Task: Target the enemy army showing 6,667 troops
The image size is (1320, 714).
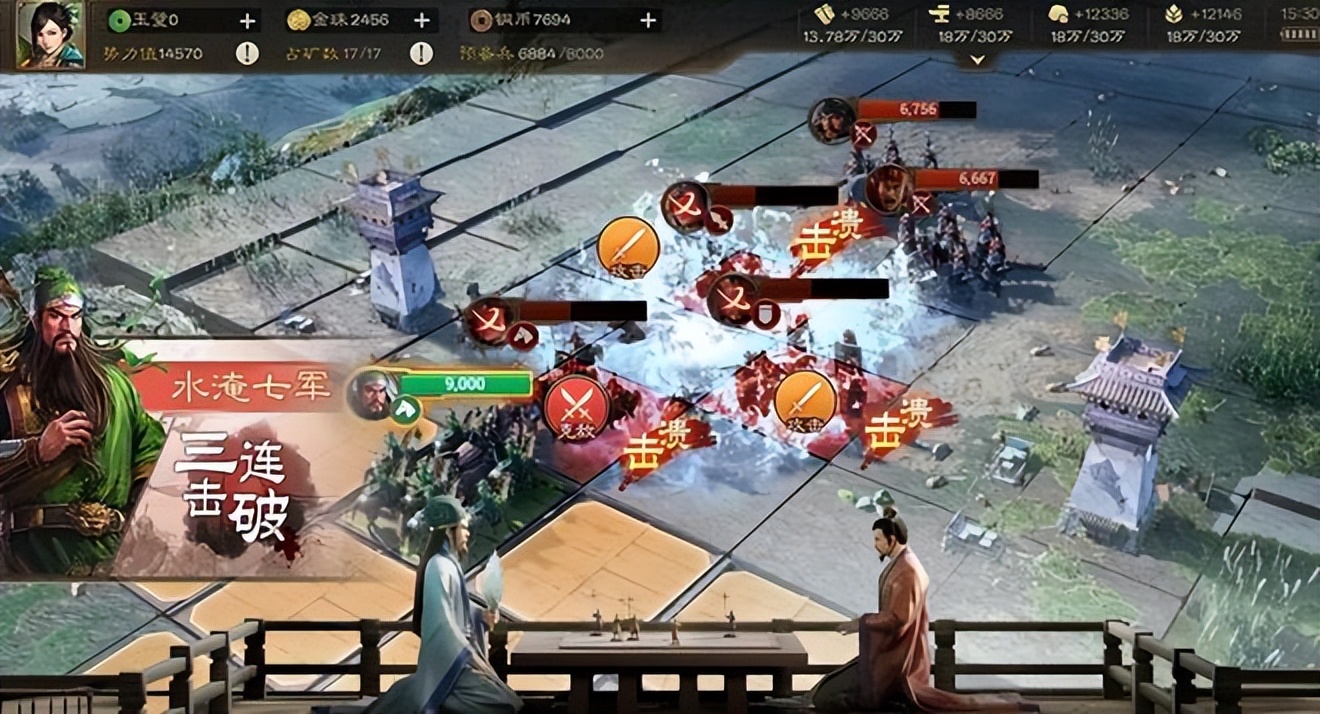Action: click(888, 188)
